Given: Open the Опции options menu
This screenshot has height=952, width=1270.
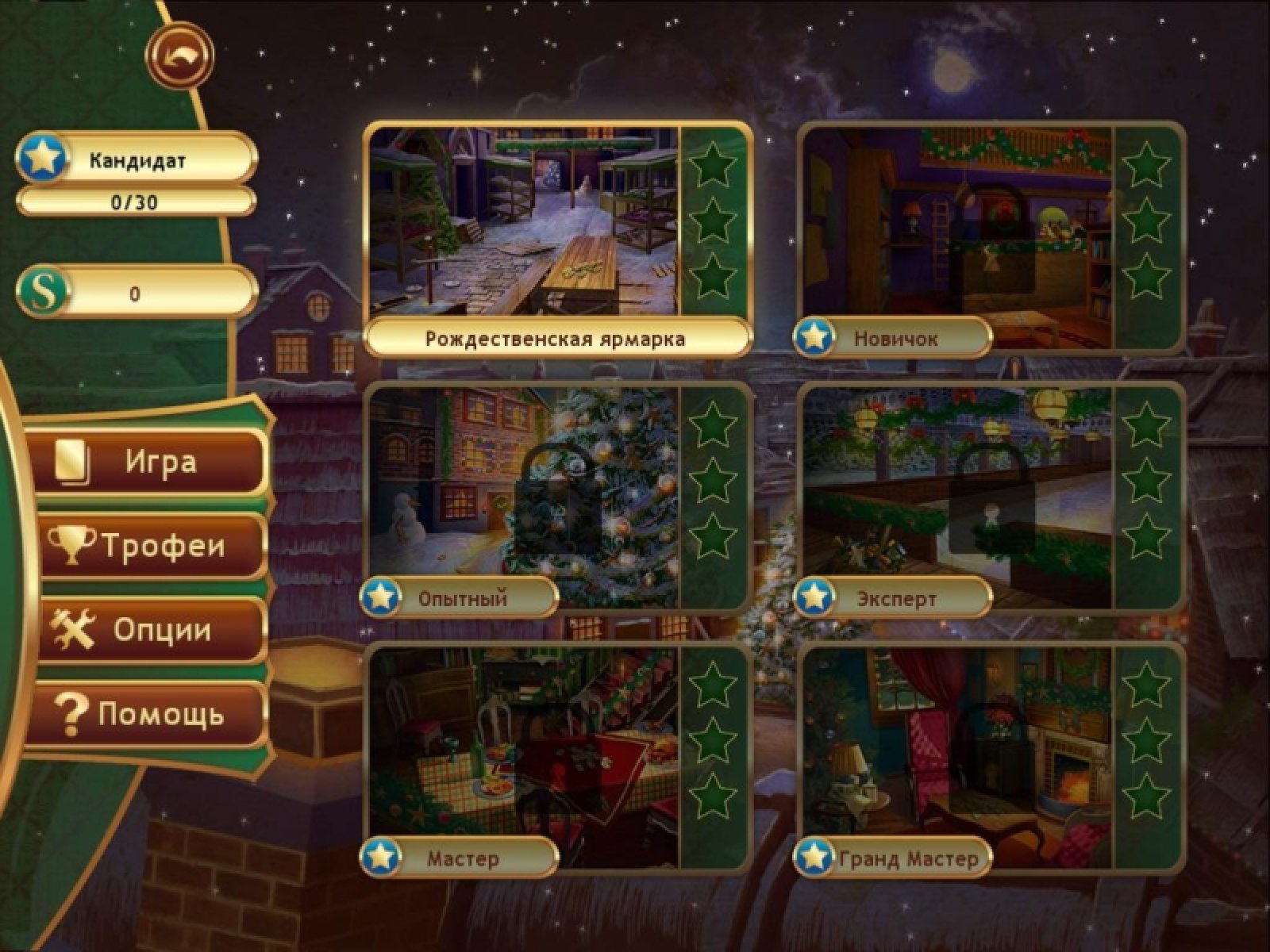Looking at the screenshot, I should [151, 630].
